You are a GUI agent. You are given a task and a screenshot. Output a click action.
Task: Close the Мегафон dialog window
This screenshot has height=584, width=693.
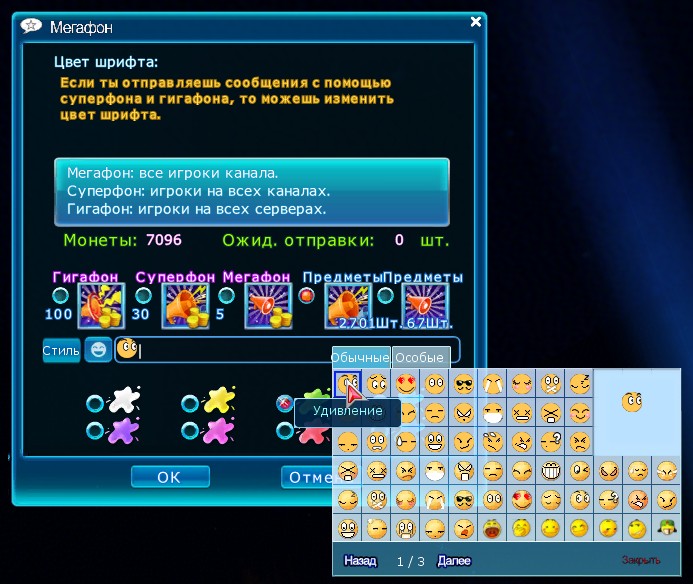(477, 19)
